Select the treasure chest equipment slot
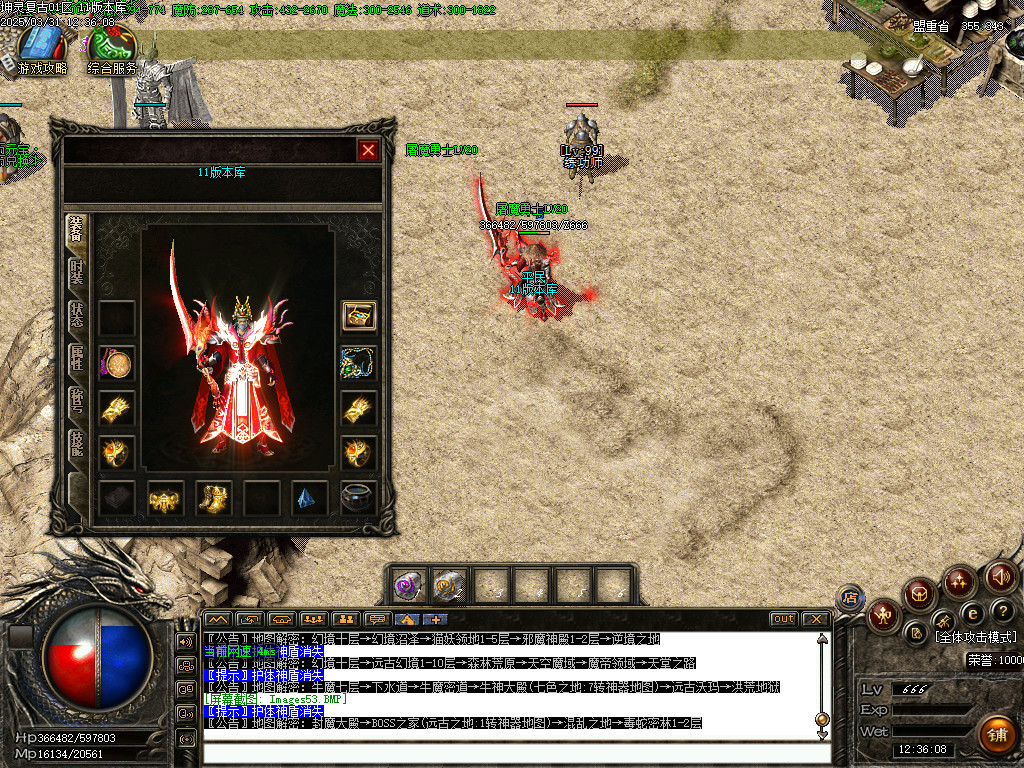Image resolution: width=1024 pixels, height=768 pixels. 359,316
